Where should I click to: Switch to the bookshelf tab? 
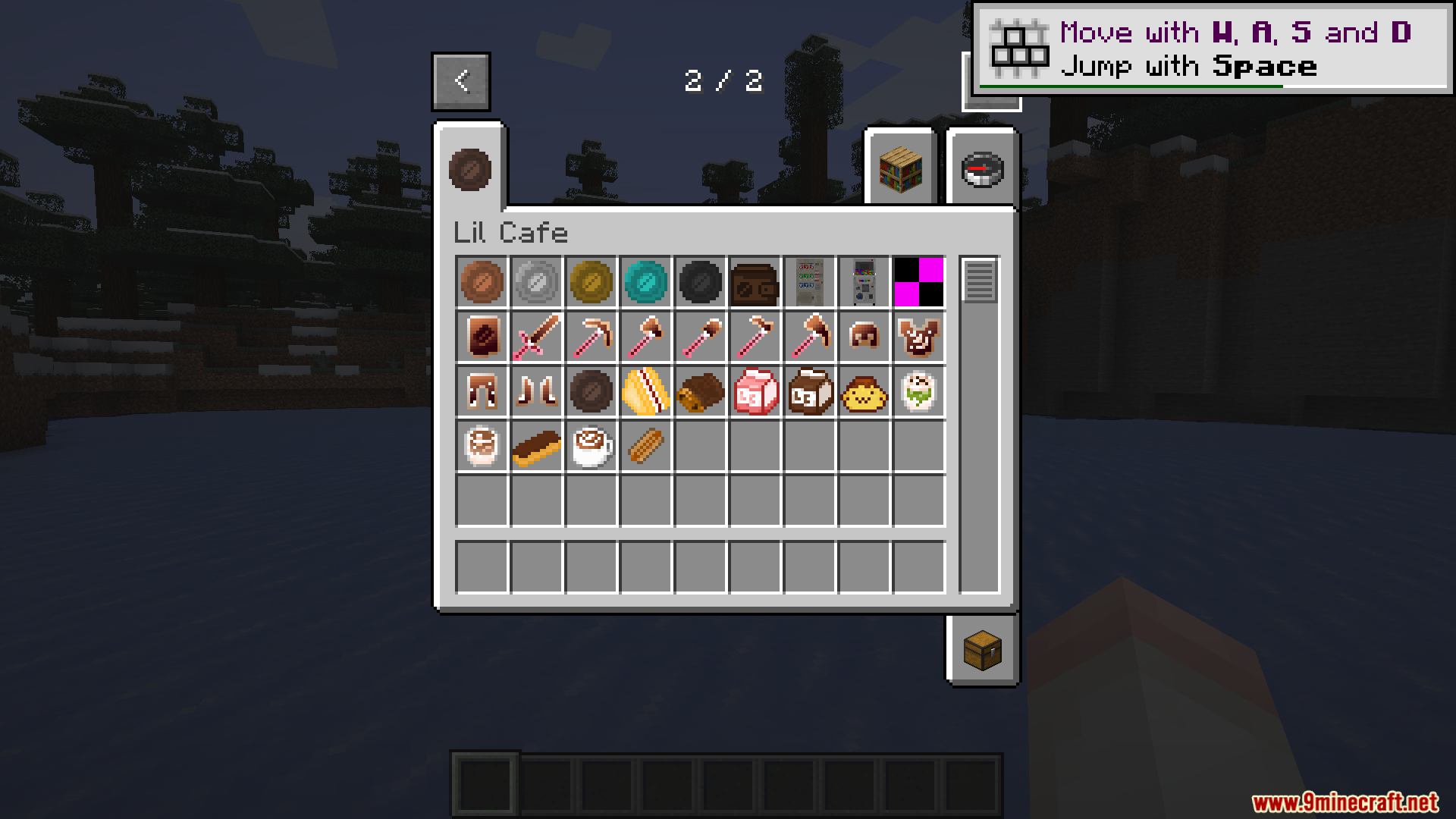point(900,169)
